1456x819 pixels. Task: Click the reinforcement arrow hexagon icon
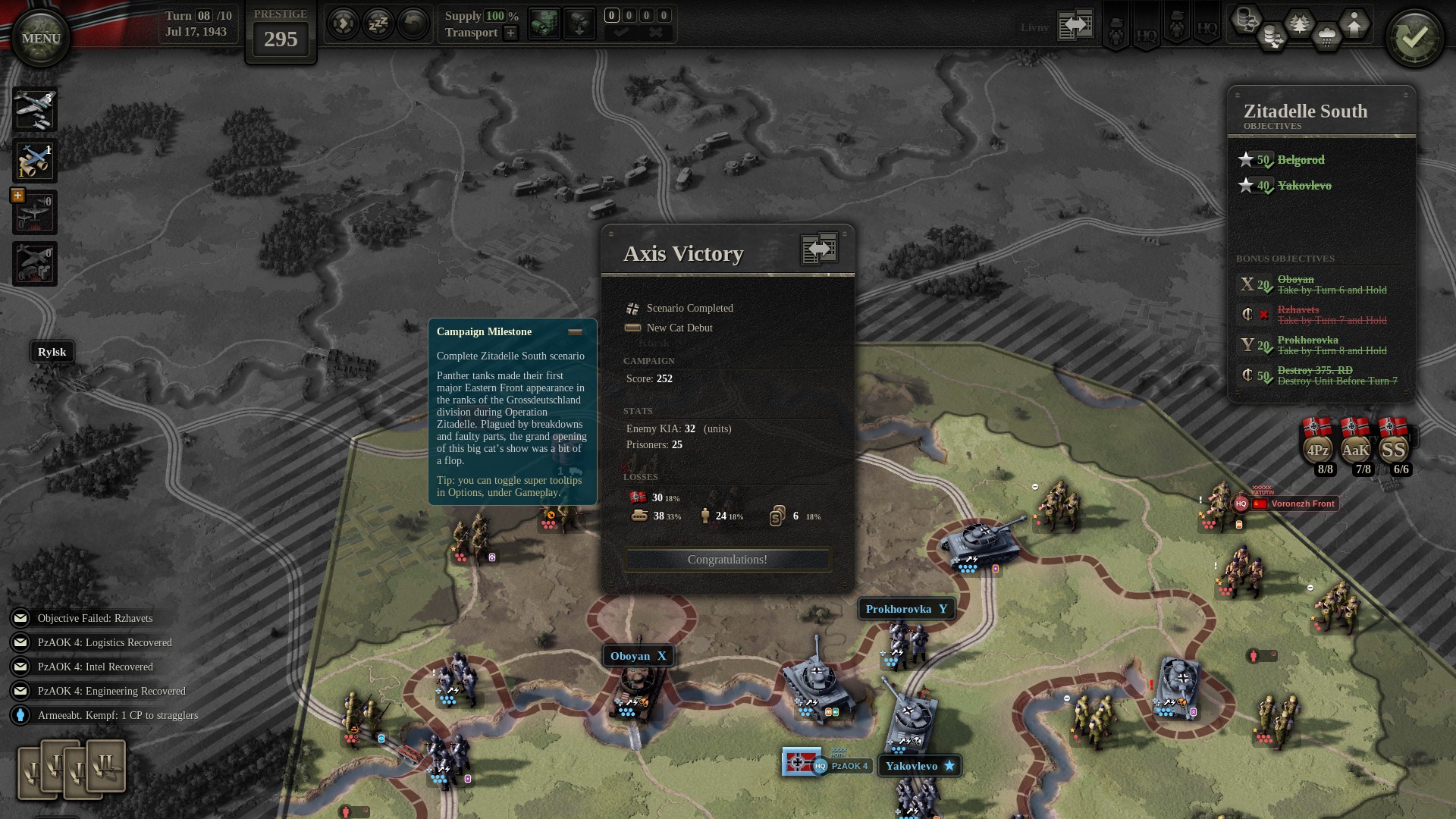pos(1354,23)
